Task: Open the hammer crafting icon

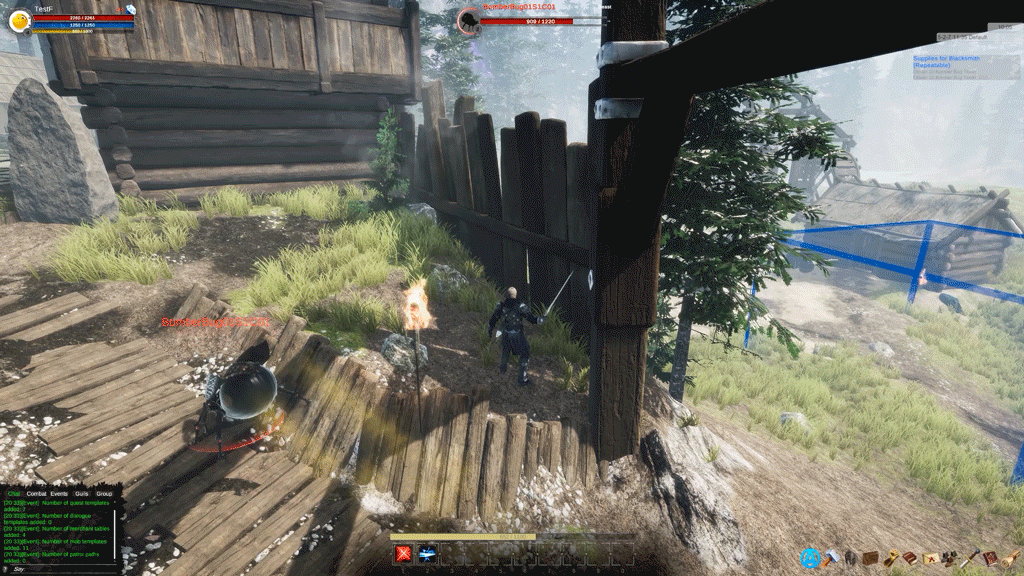Action: coord(832,557)
